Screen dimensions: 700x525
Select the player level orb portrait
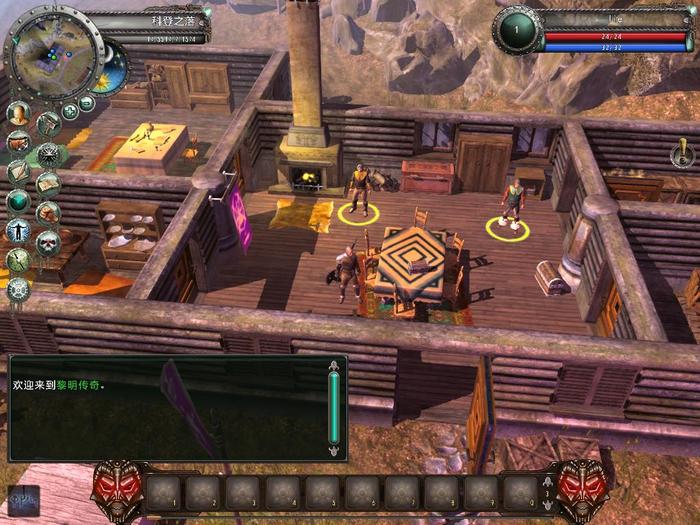coord(516,30)
